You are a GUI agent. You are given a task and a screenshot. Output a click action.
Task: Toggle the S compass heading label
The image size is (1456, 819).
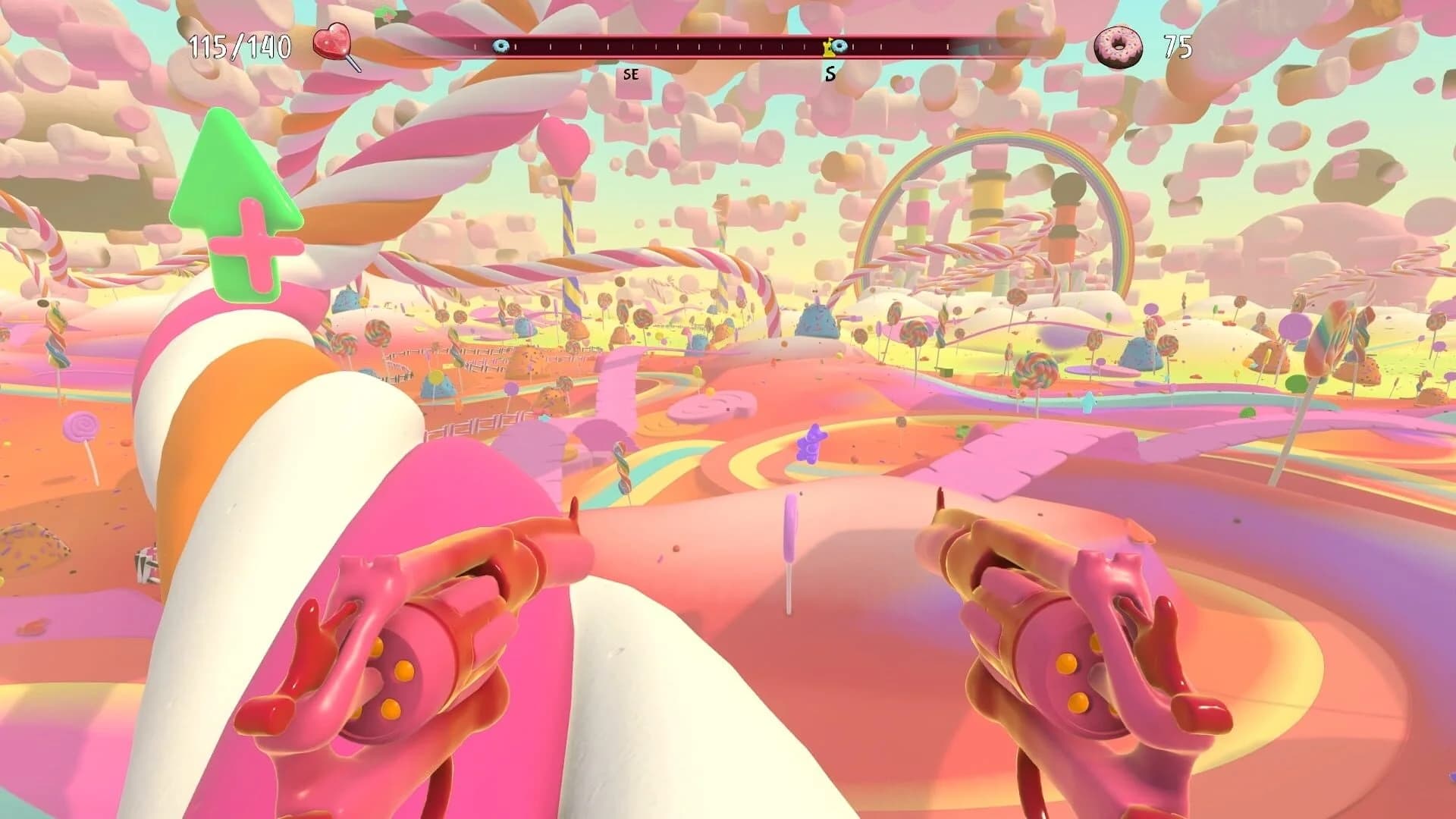(831, 74)
